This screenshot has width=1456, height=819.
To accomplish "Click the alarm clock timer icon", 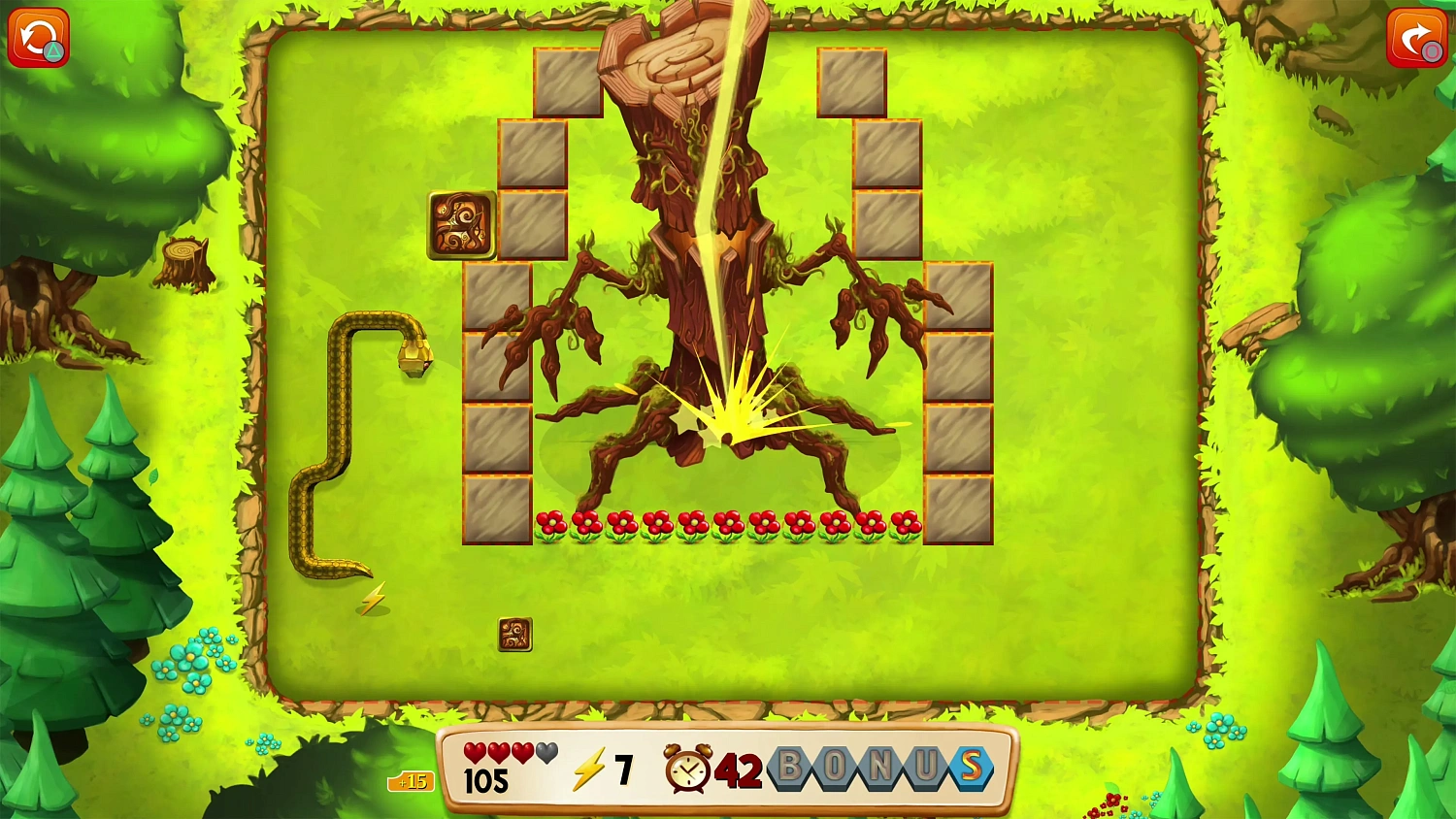I will click(x=689, y=770).
